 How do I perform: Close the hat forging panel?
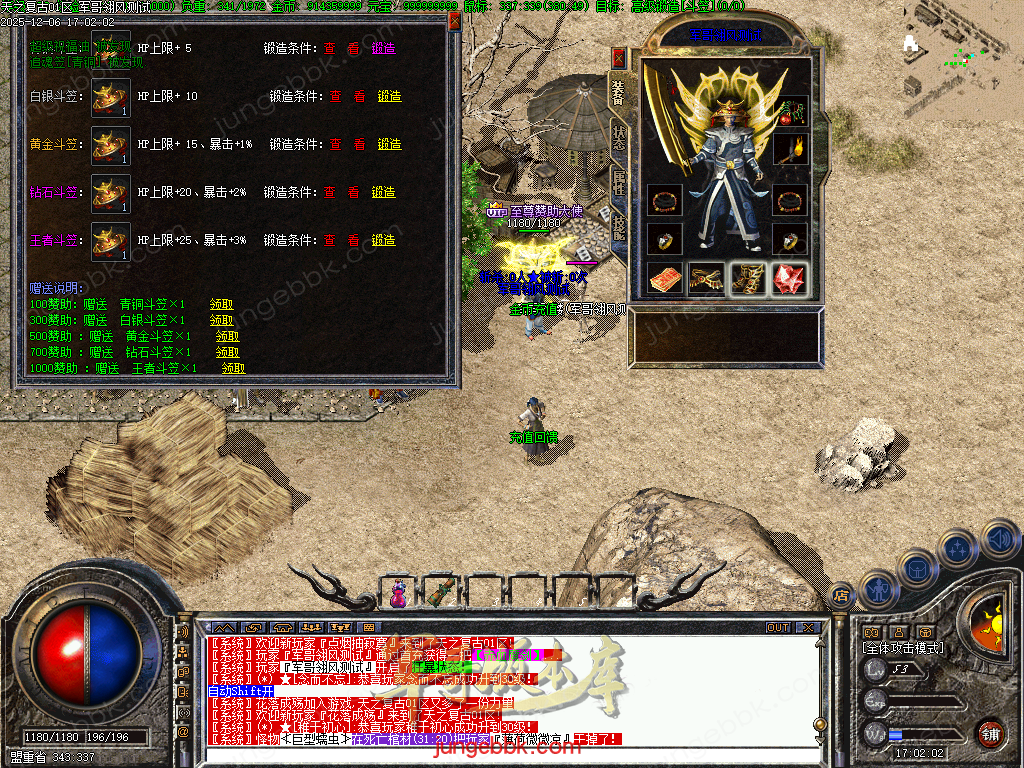(454, 22)
